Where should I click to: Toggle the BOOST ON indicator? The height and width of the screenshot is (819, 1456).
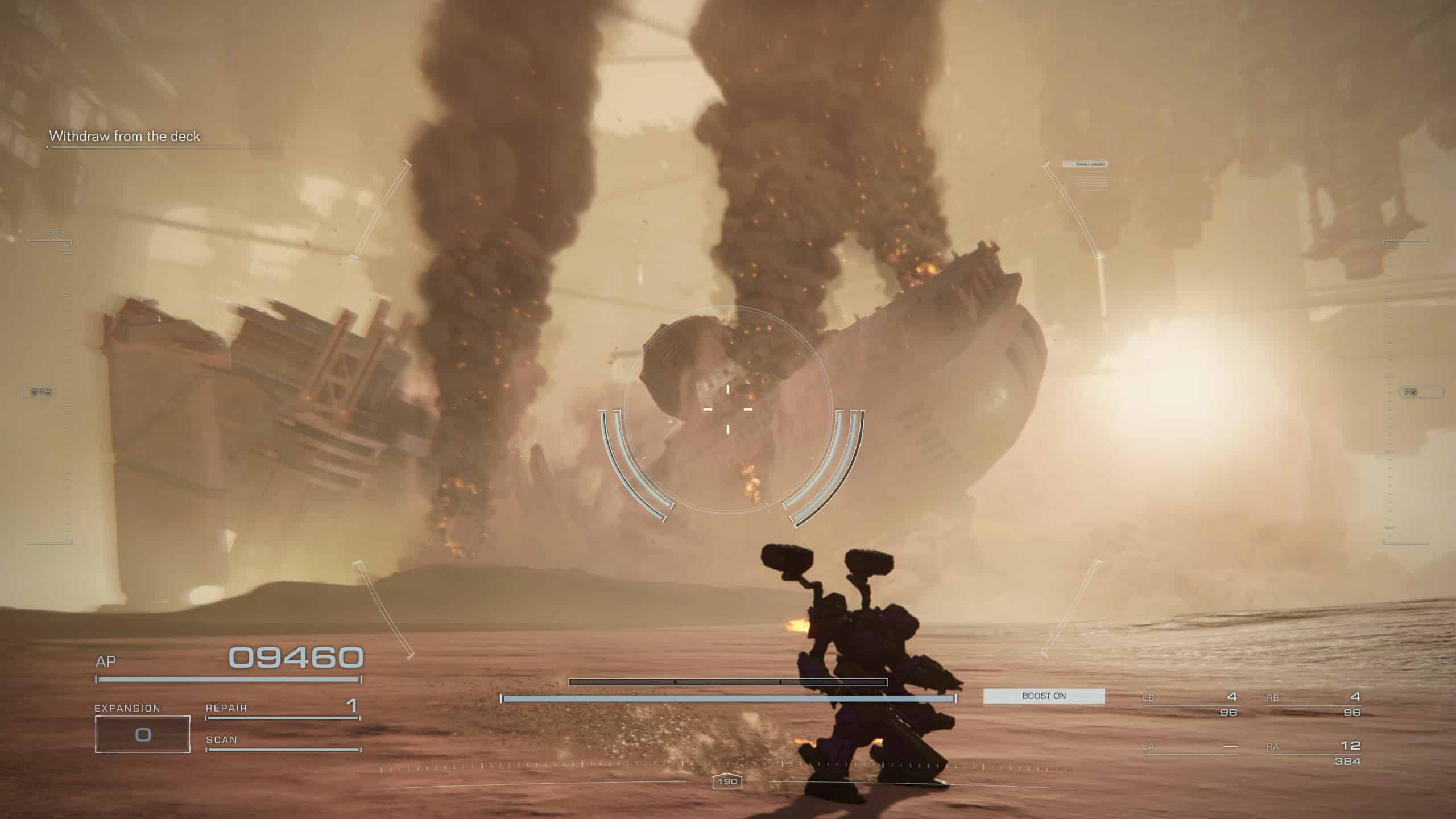click(x=1044, y=696)
